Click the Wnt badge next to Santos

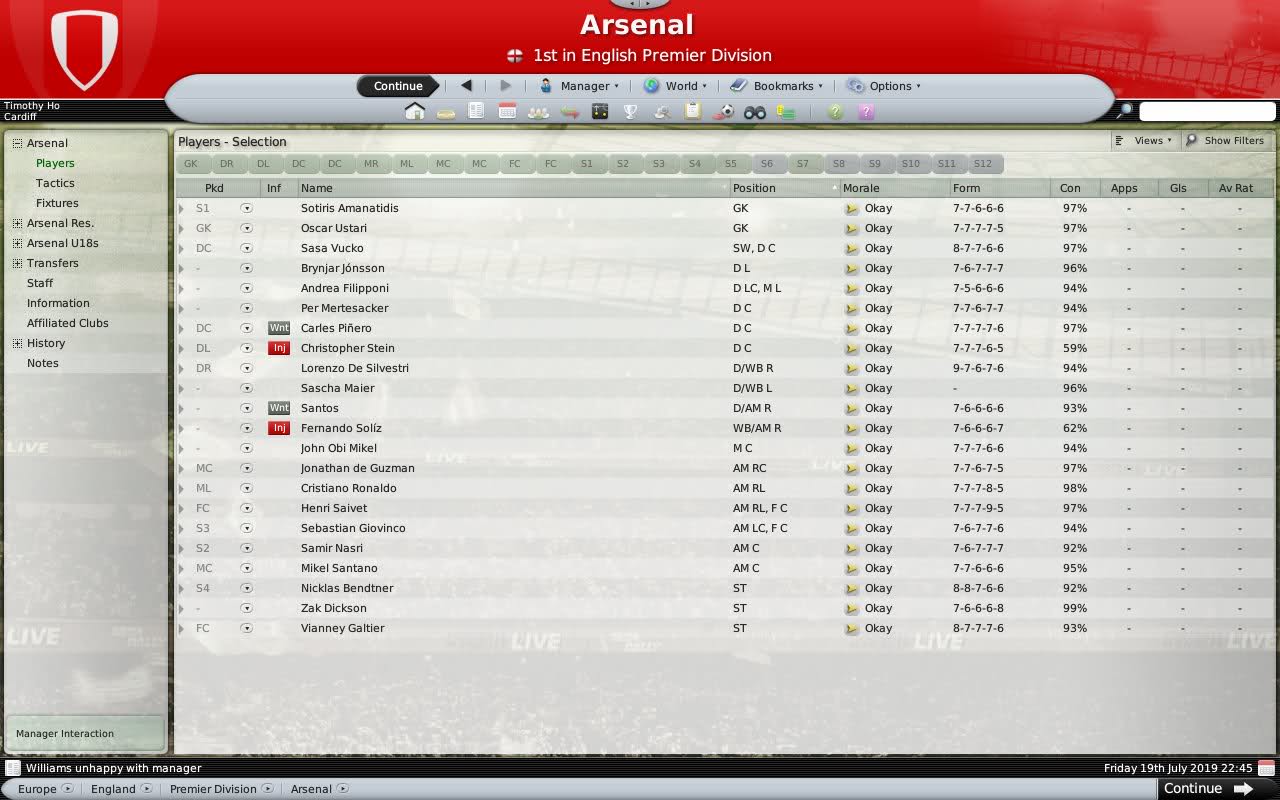pyautogui.click(x=278, y=408)
